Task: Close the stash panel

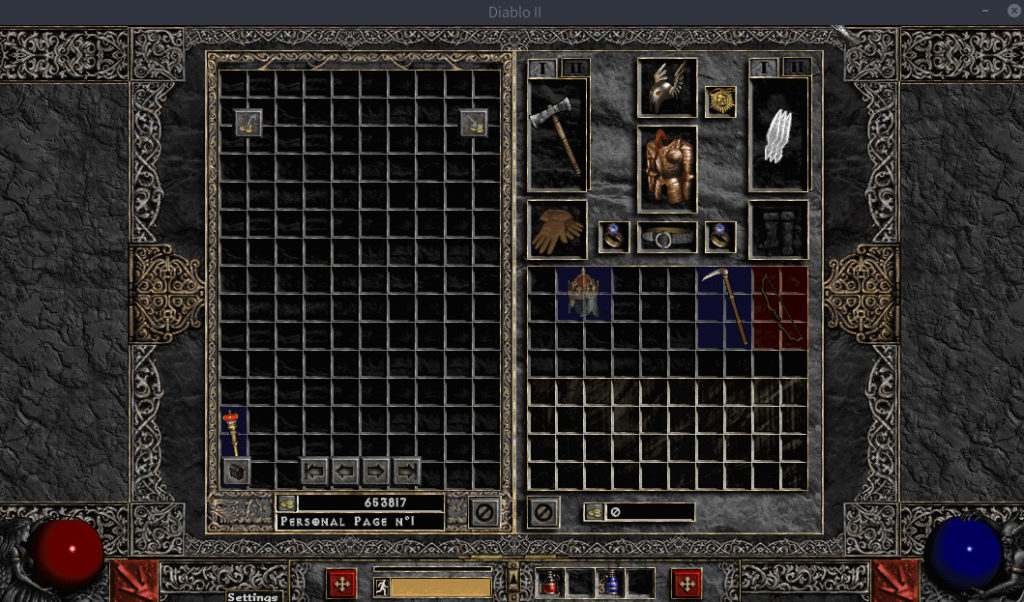Action: (x=484, y=512)
